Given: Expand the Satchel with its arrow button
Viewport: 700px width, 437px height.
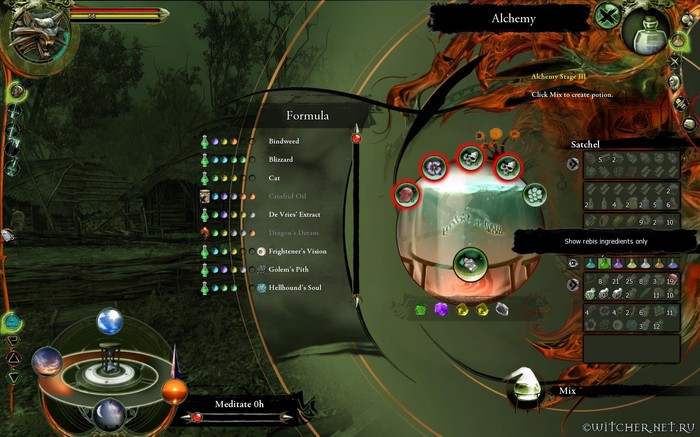Looking at the screenshot, I should click(x=573, y=164).
